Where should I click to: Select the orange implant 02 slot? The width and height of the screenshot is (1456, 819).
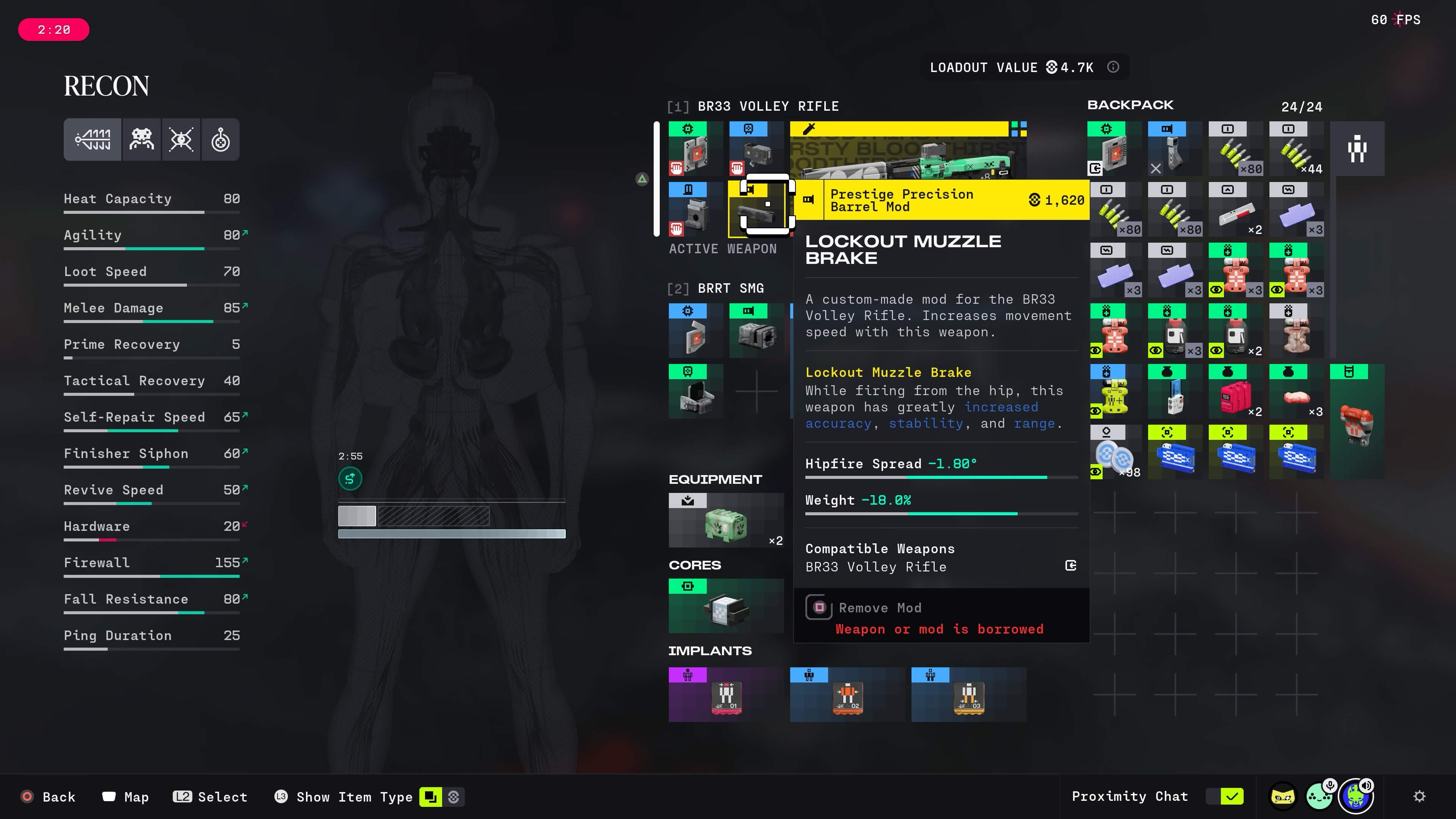pos(847,695)
